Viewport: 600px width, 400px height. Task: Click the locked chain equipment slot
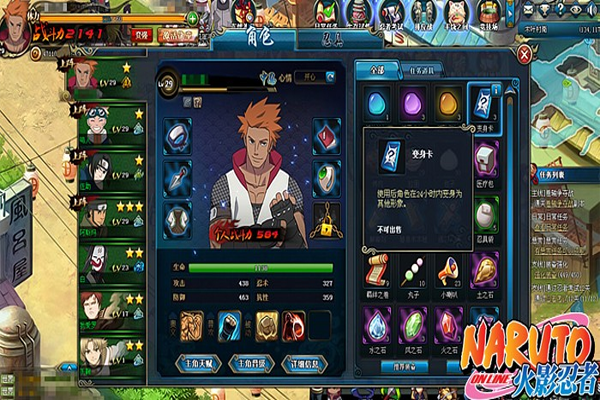tap(327, 216)
